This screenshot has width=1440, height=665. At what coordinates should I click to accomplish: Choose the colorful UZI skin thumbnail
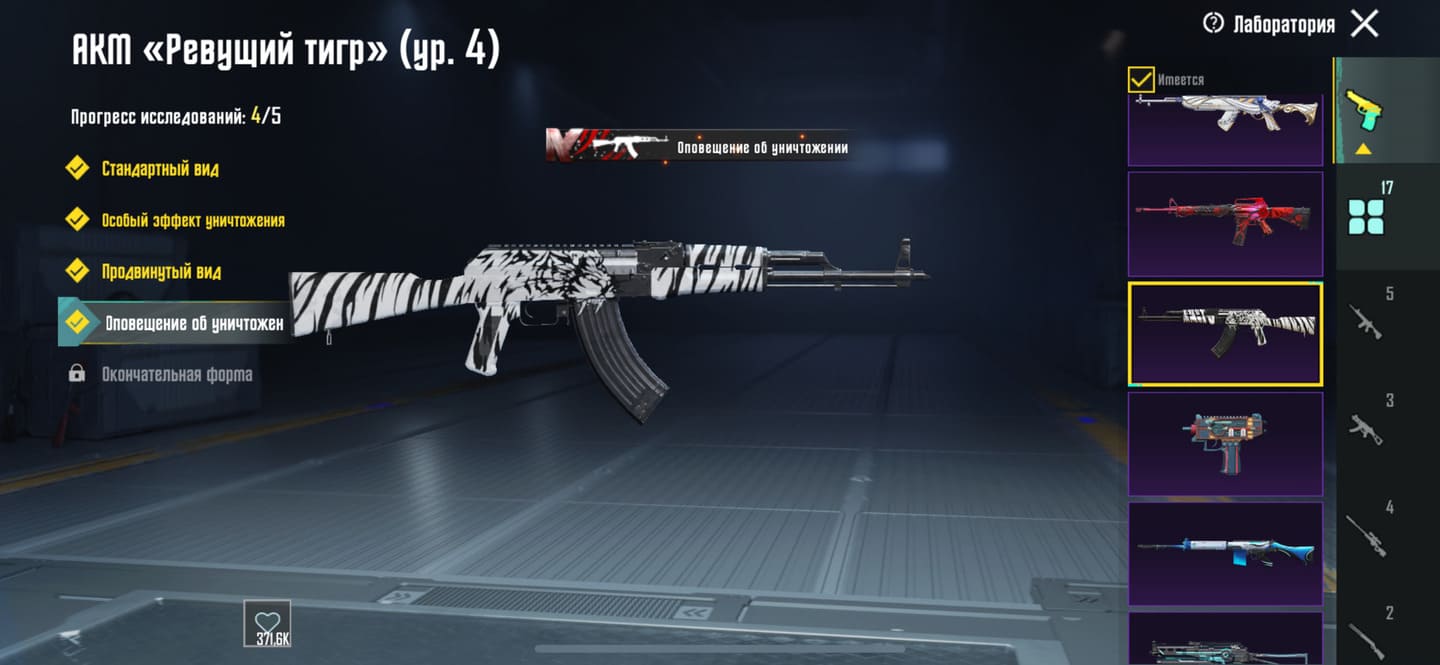pos(1225,443)
